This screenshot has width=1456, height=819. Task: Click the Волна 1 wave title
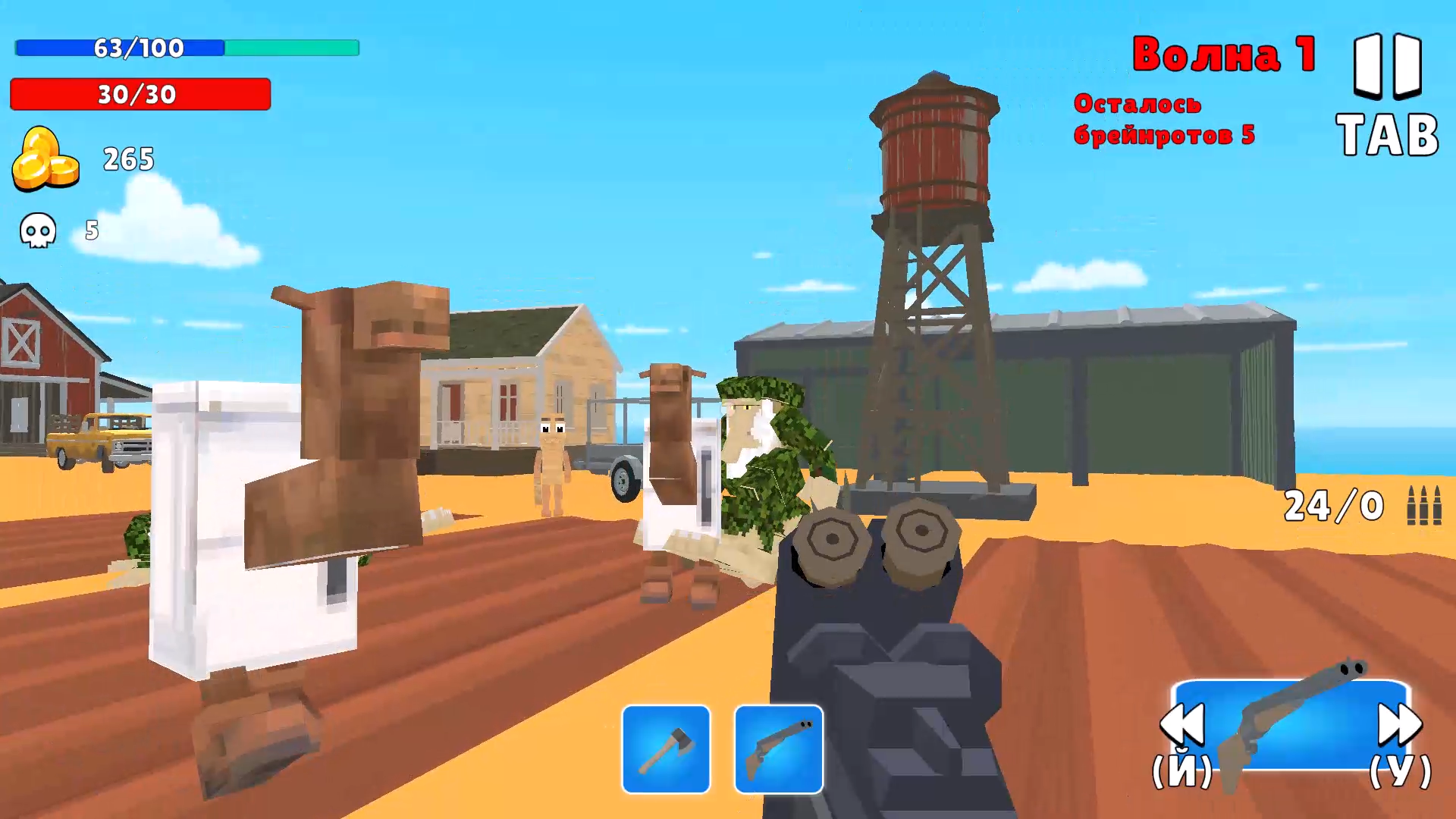tap(1222, 53)
